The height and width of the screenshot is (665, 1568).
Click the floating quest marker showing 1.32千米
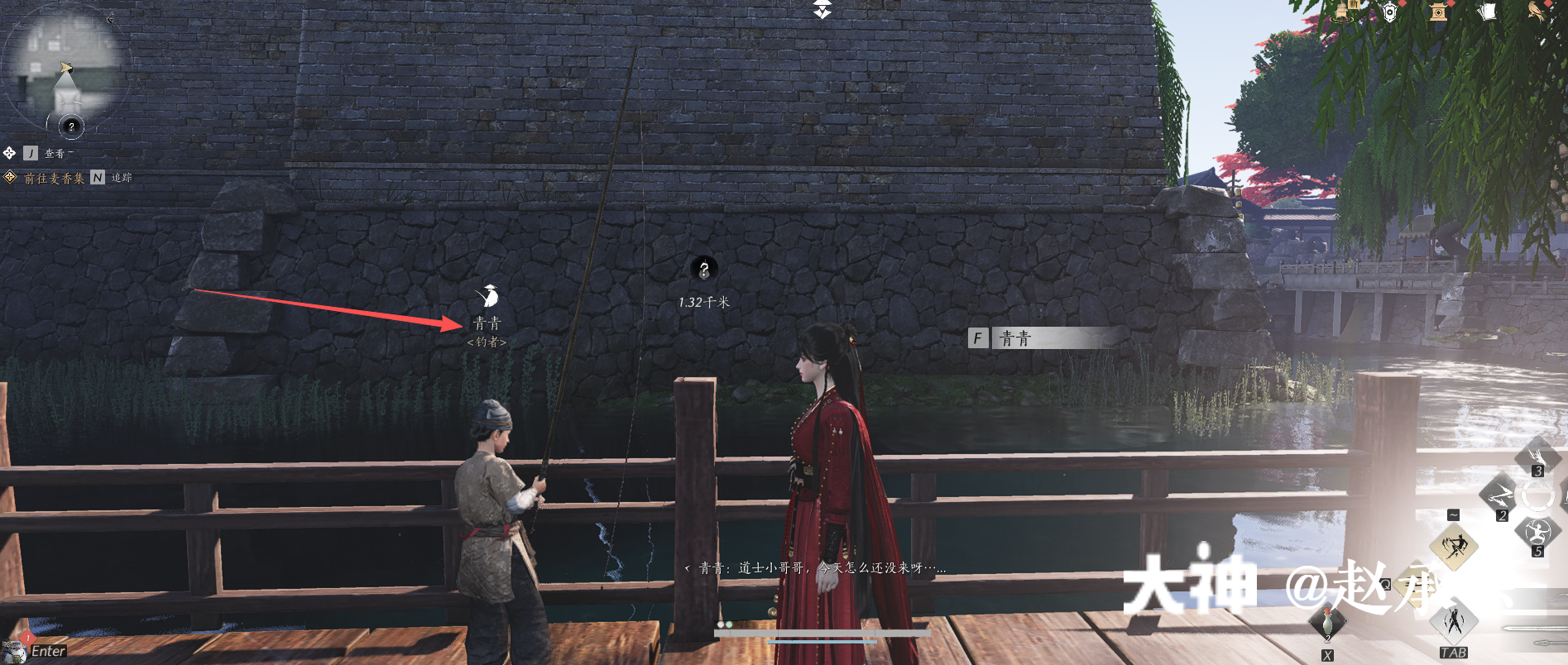point(704,269)
